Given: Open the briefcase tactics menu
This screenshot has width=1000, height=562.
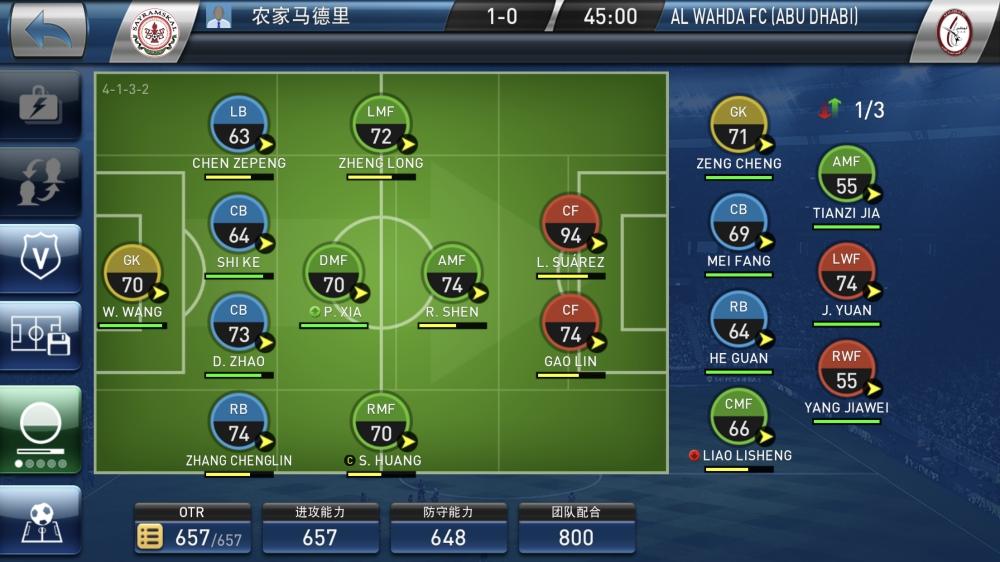Looking at the screenshot, I should (x=40, y=104).
